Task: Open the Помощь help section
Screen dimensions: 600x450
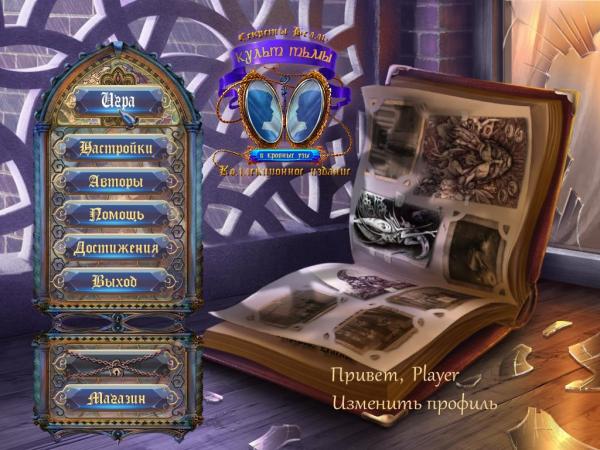Action: (x=116, y=214)
